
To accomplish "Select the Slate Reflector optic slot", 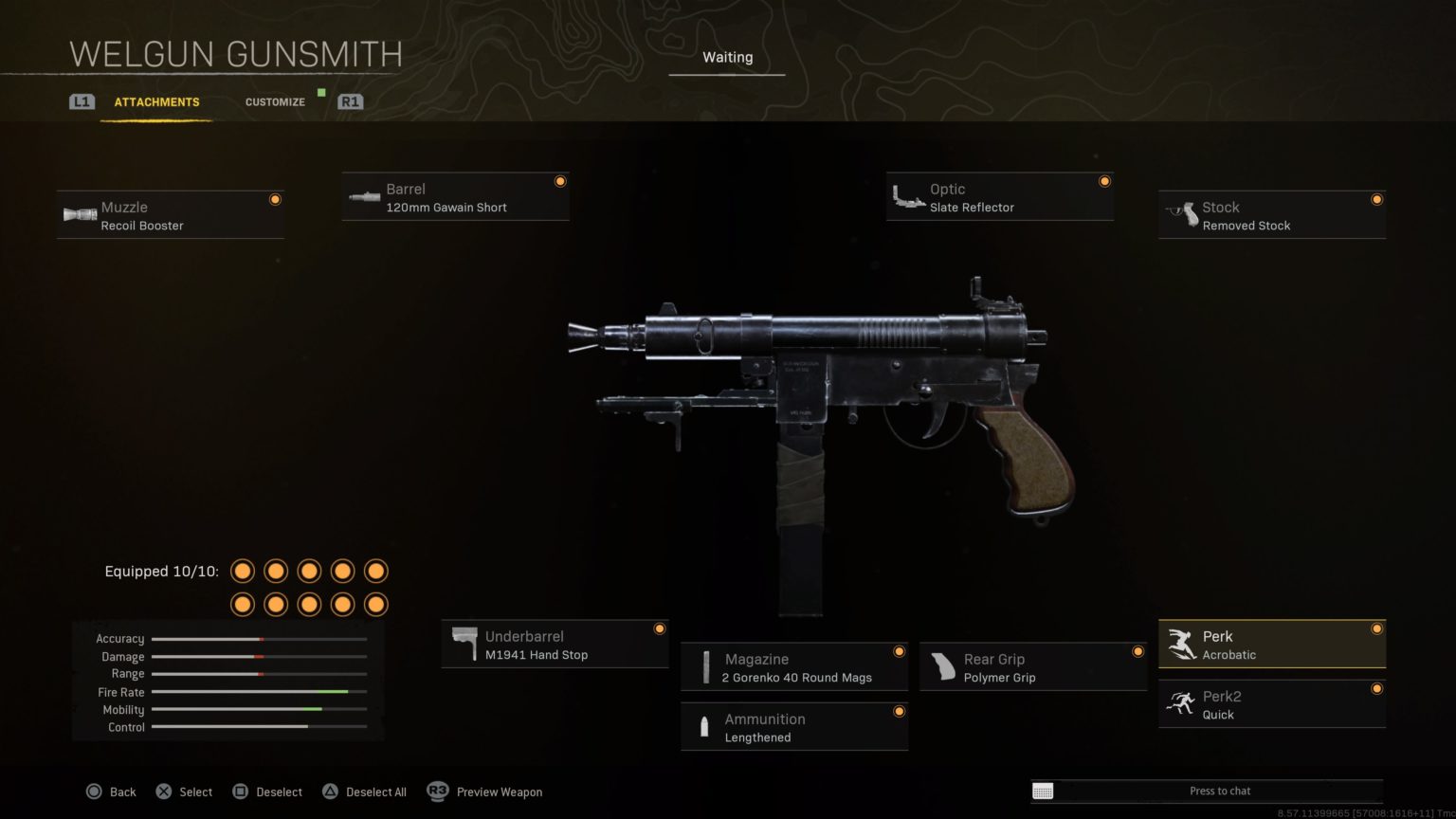I will pyautogui.click(x=999, y=196).
